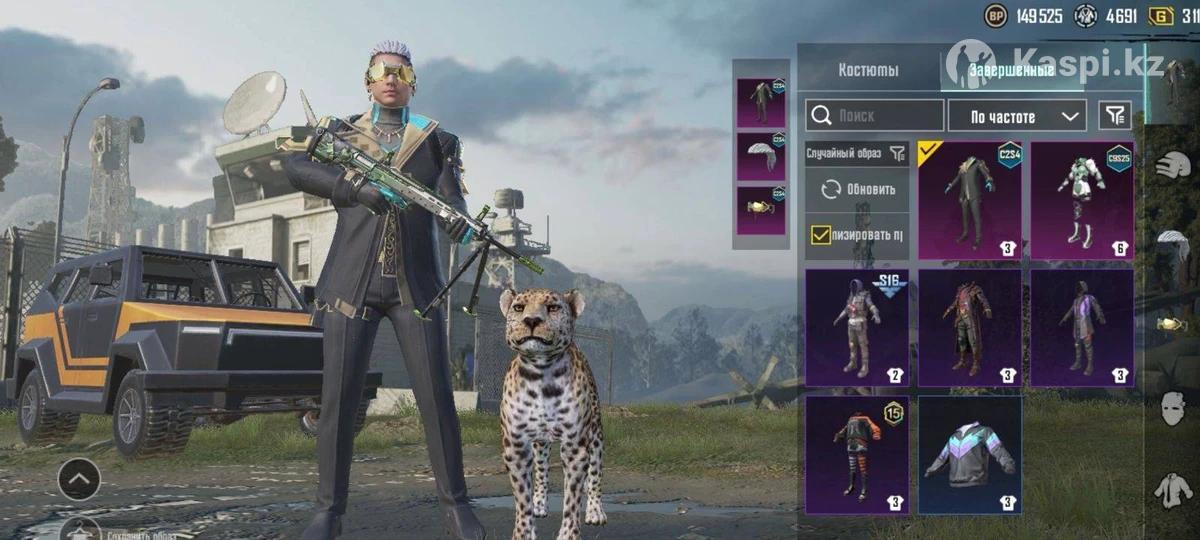Viewport: 1200px width, 540px height.
Task: Expand the round up-arrow button
Action: 79,480
